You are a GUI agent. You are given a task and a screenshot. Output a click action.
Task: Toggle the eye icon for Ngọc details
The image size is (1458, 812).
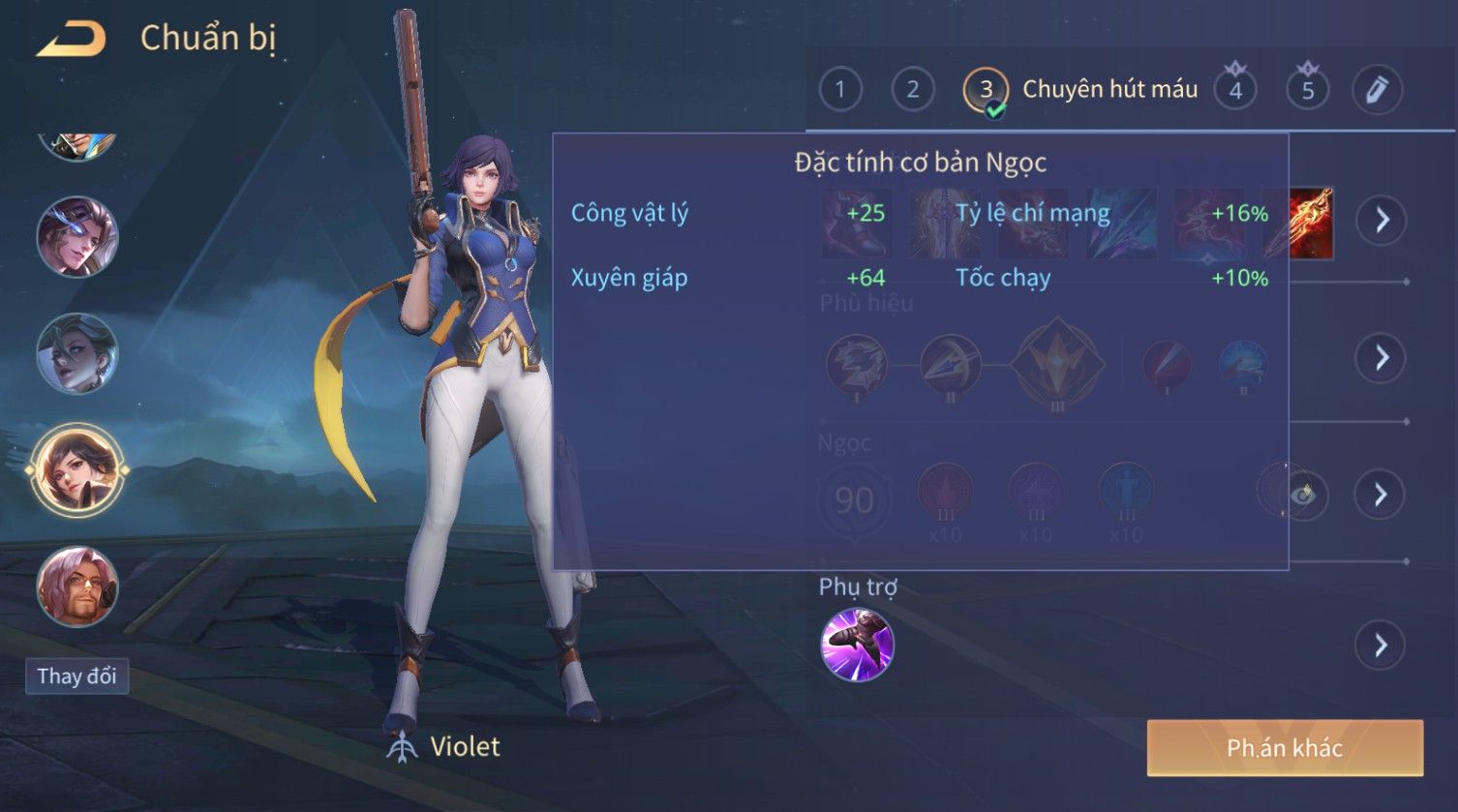point(1304,496)
